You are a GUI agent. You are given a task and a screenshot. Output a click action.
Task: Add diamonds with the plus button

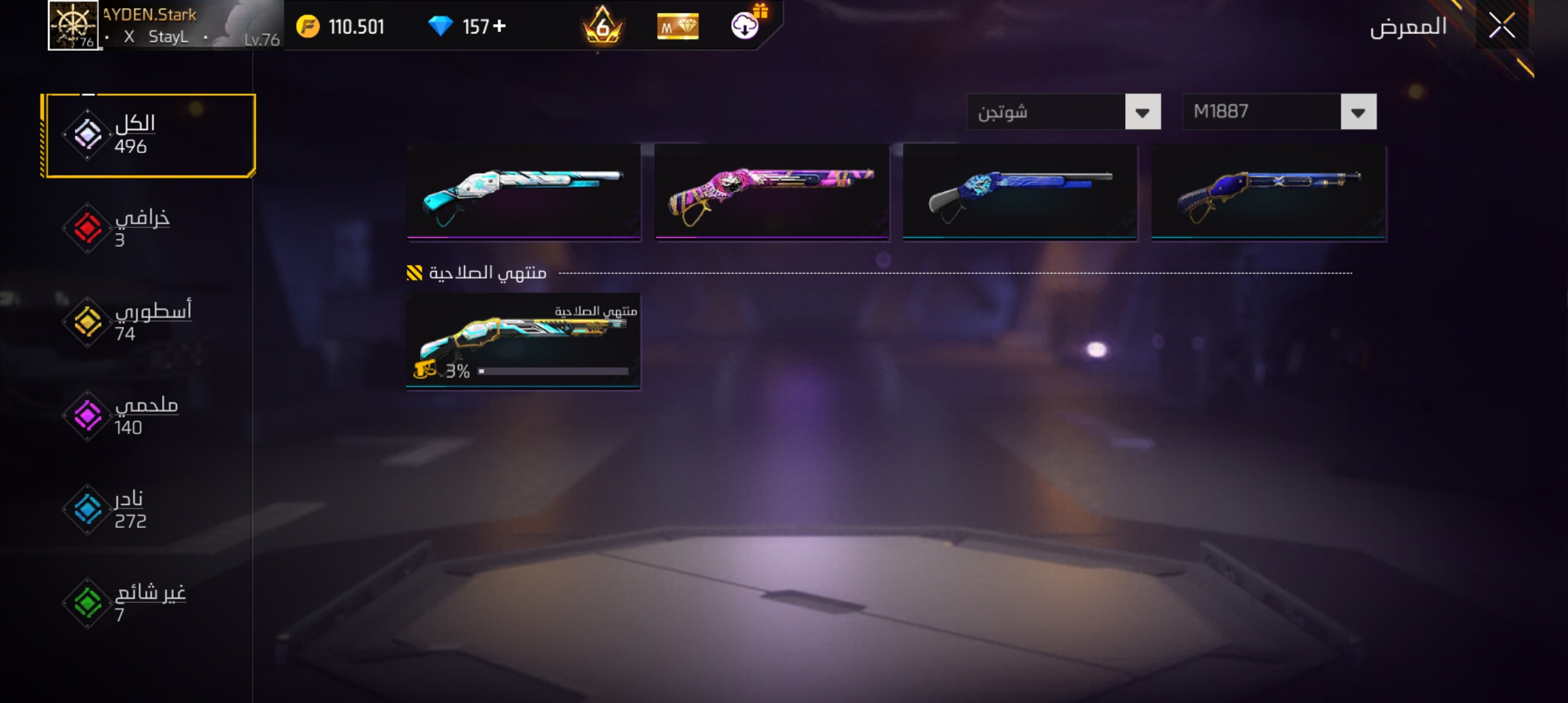pyautogui.click(x=499, y=26)
